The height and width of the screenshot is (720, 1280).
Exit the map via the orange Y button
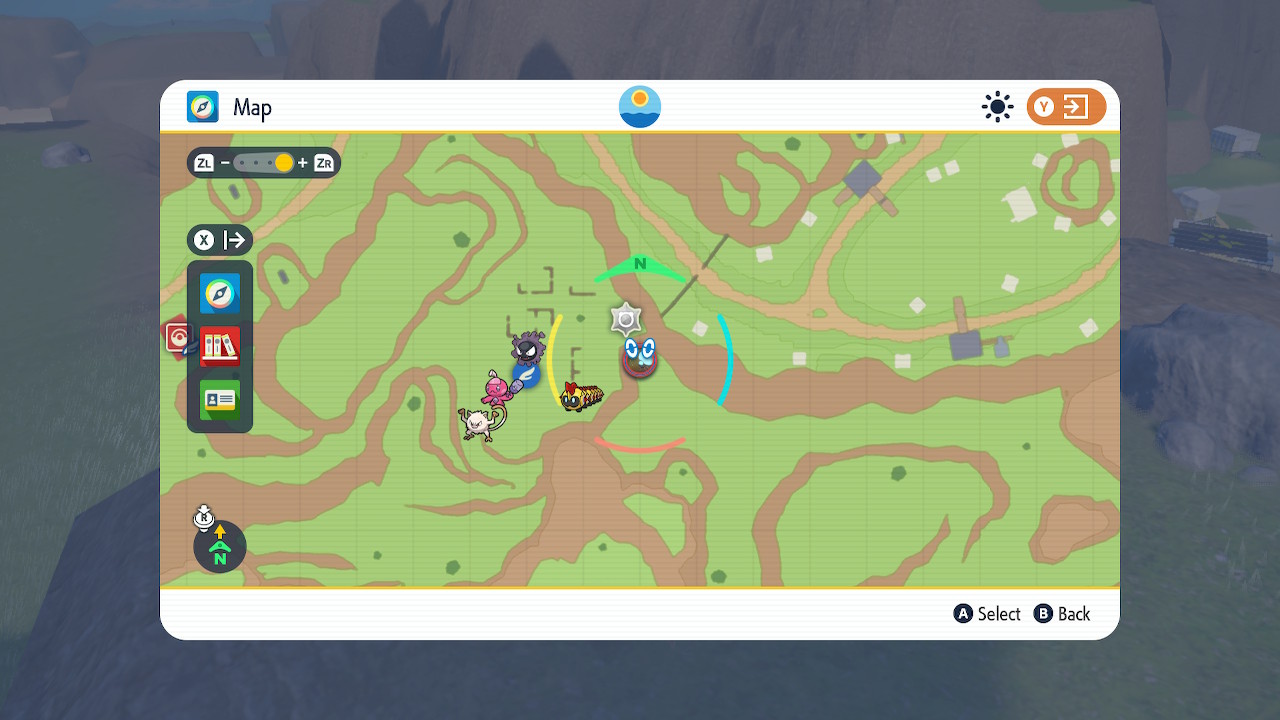click(1066, 107)
